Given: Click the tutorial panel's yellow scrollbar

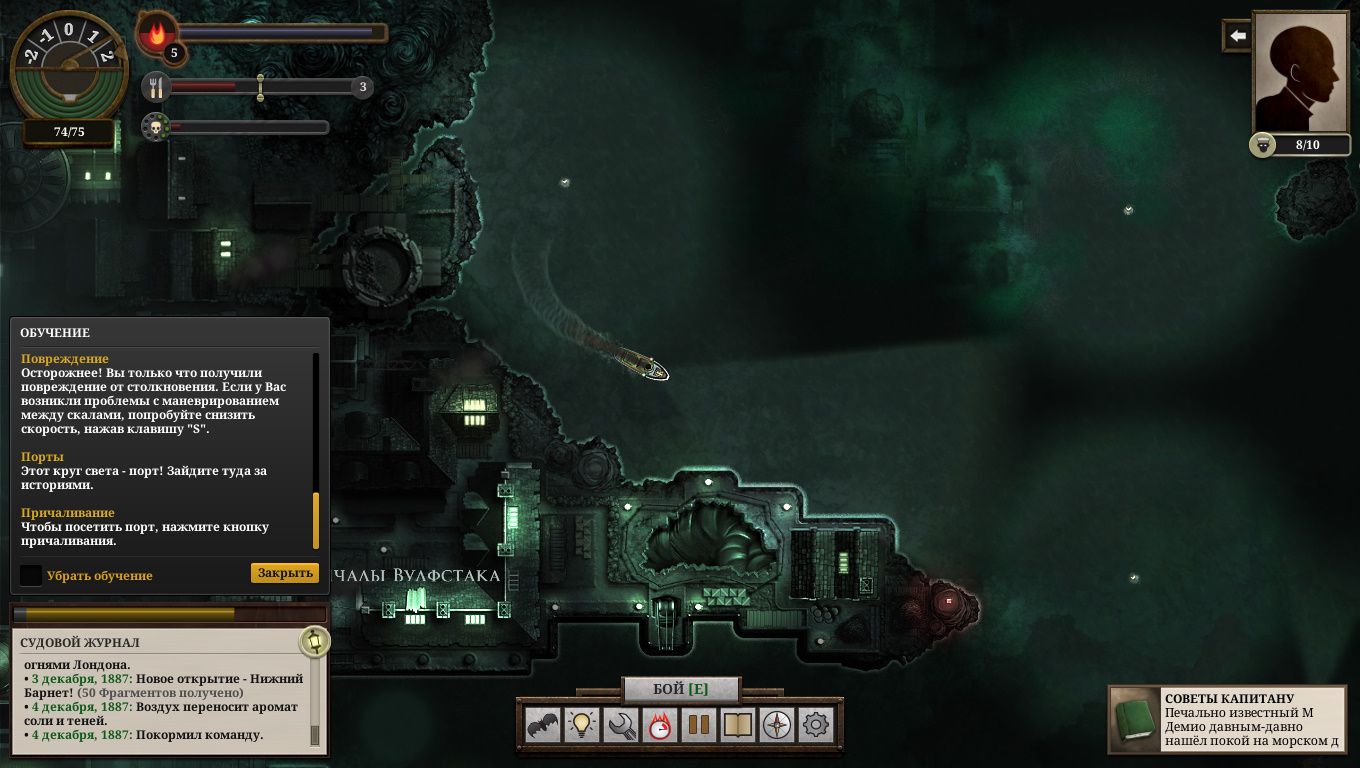Looking at the screenshot, I should [x=317, y=520].
